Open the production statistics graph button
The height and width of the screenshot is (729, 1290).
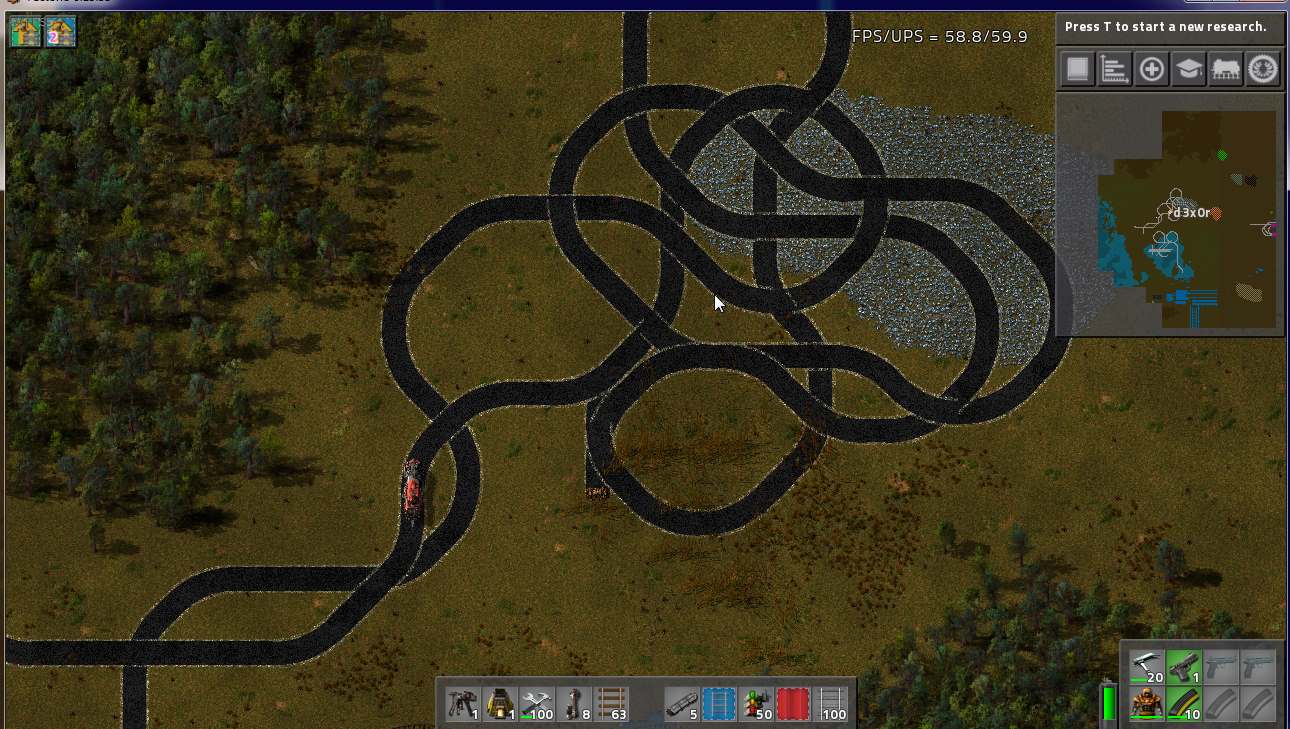tap(1114, 69)
